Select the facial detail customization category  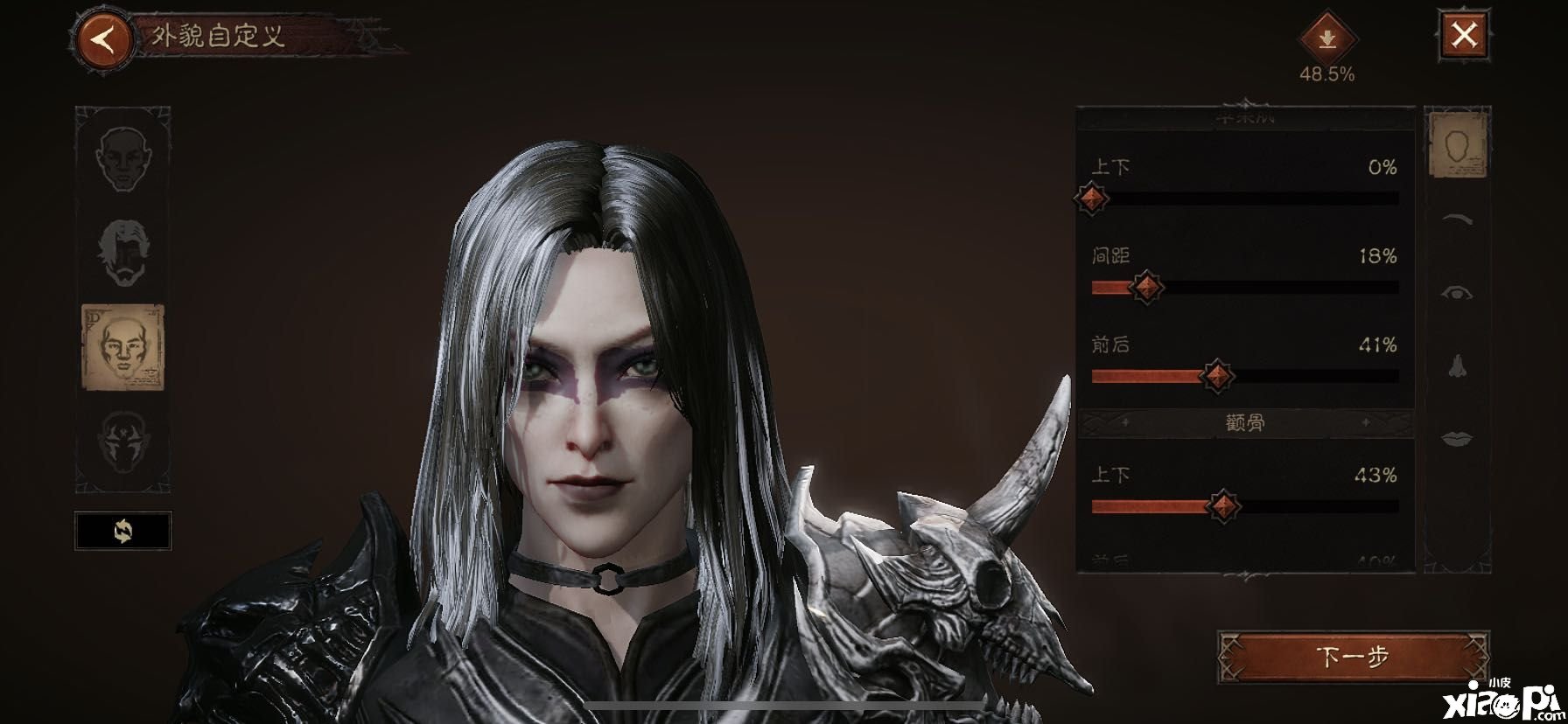click(122, 347)
